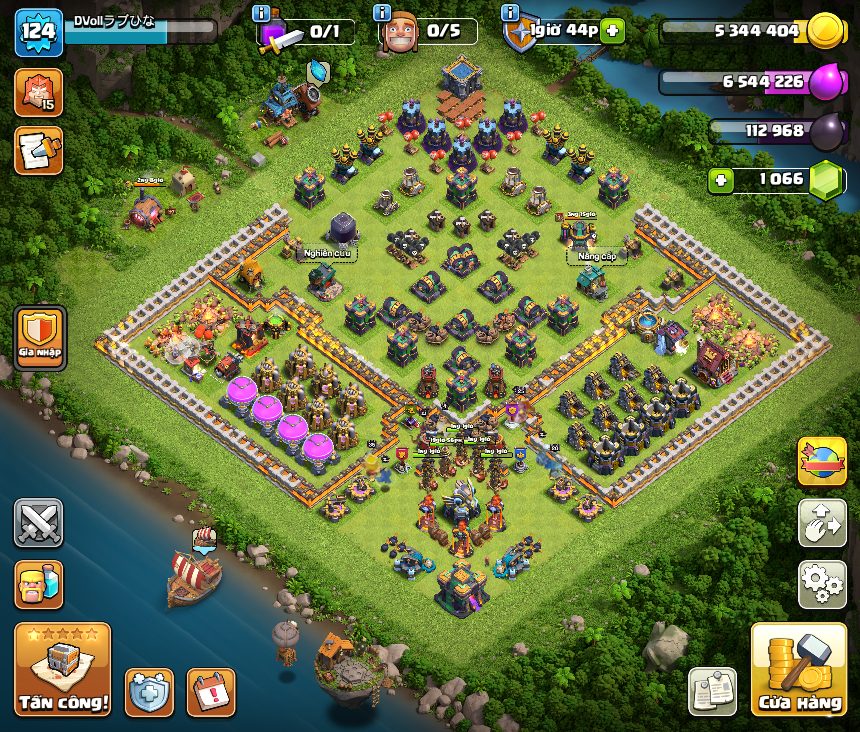Screen dimensions: 860x732
Task: Open the village layout editor
Action: point(822,523)
